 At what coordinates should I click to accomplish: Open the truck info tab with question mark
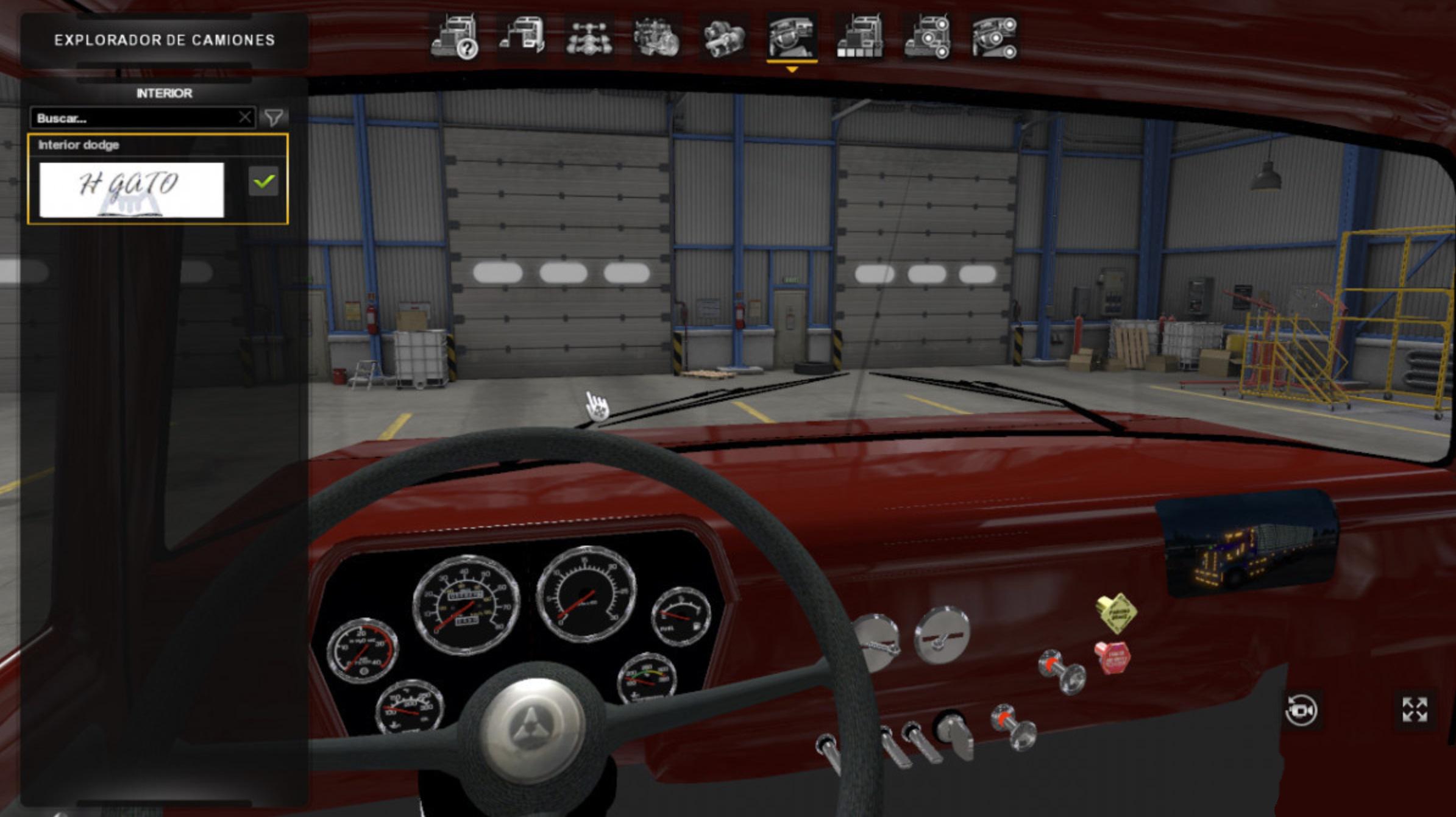point(454,38)
